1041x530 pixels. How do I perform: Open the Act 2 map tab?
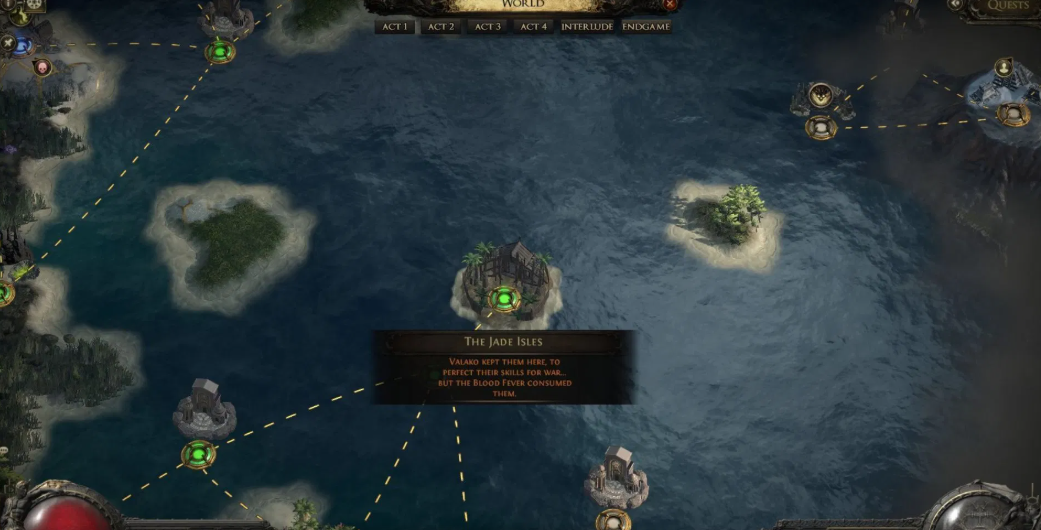tap(441, 26)
